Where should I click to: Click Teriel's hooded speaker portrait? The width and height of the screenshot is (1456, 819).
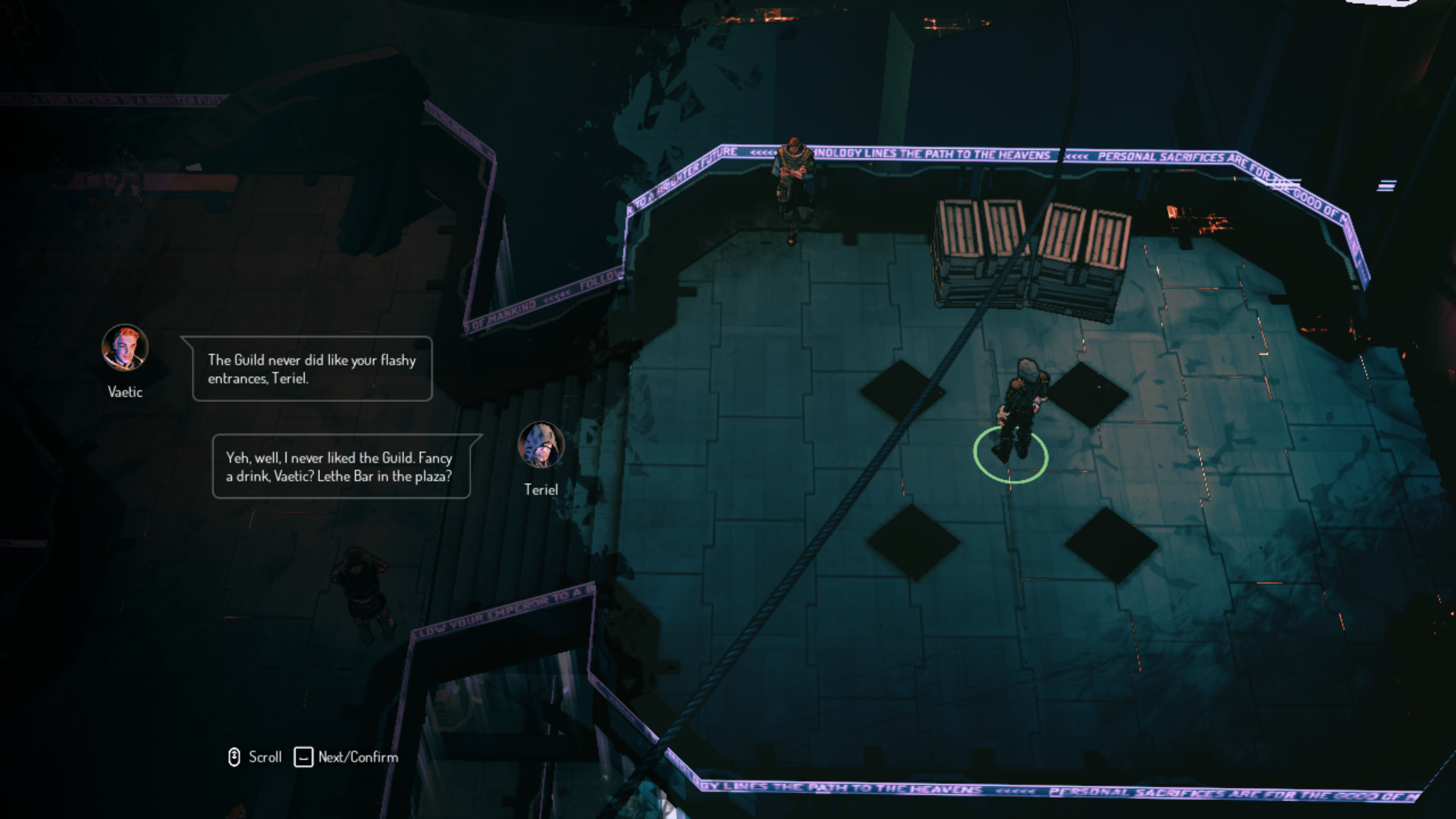point(541,445)
